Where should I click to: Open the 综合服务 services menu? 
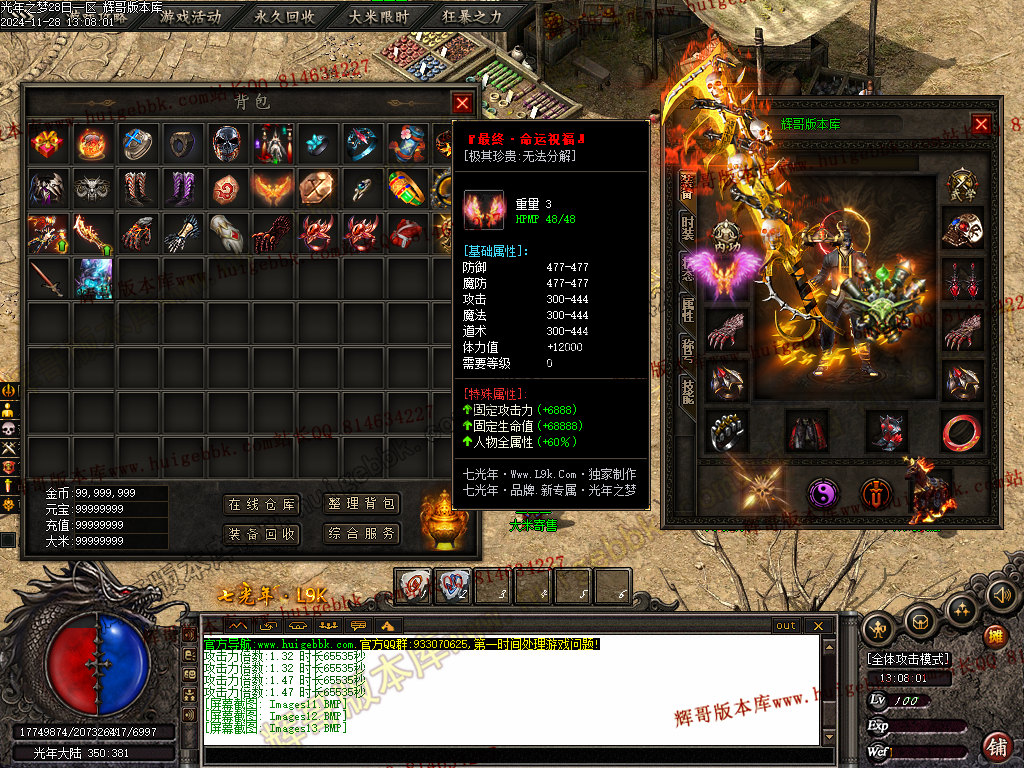[x=361, y=534]
